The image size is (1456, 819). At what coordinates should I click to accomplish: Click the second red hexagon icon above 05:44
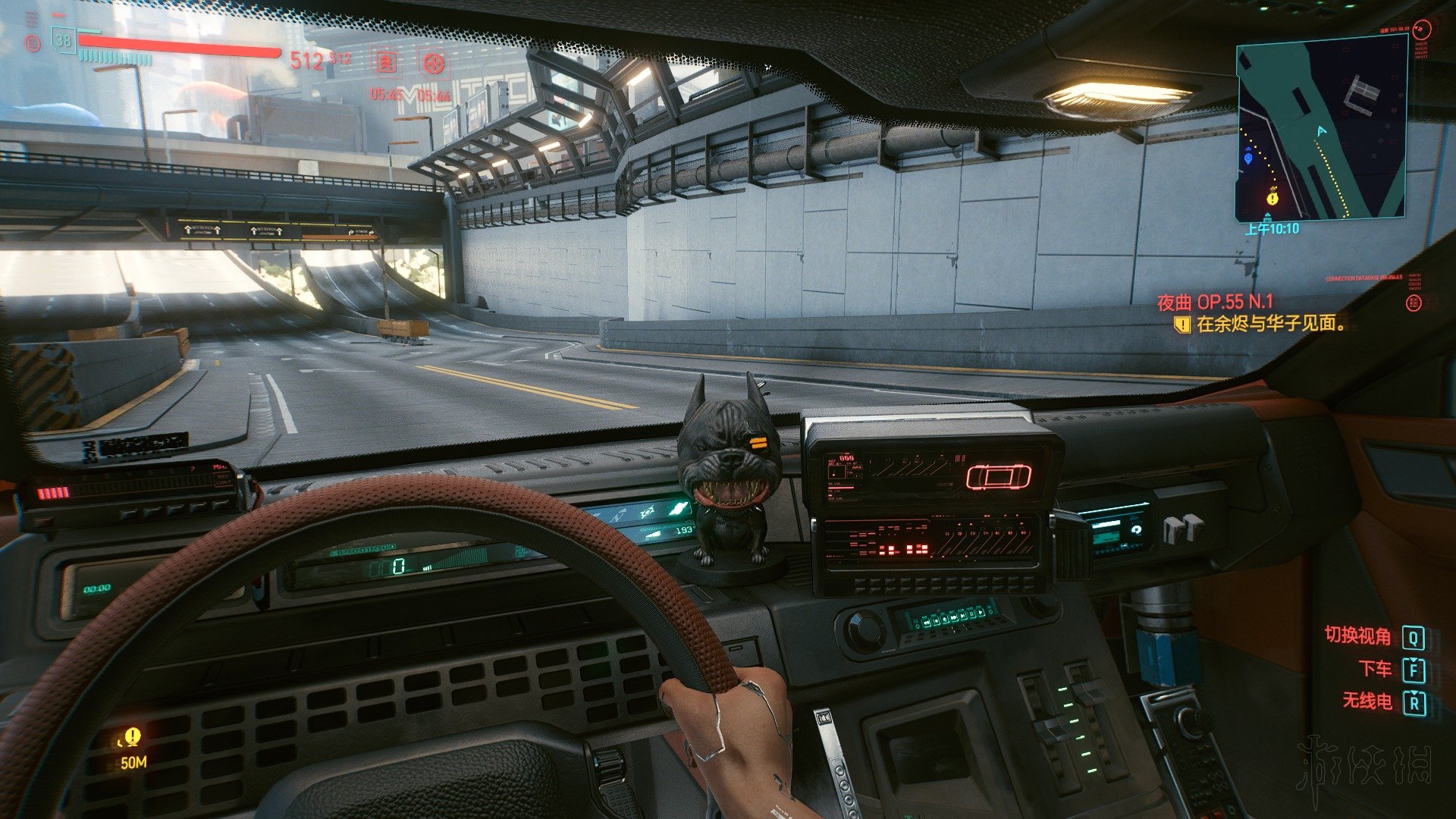(x=433, y=64)
